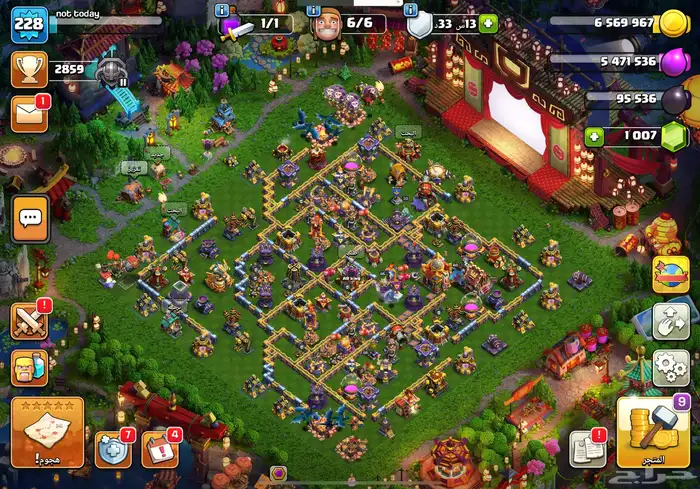
Task: Add gems with the green plus button
Action: coord(594,136)
